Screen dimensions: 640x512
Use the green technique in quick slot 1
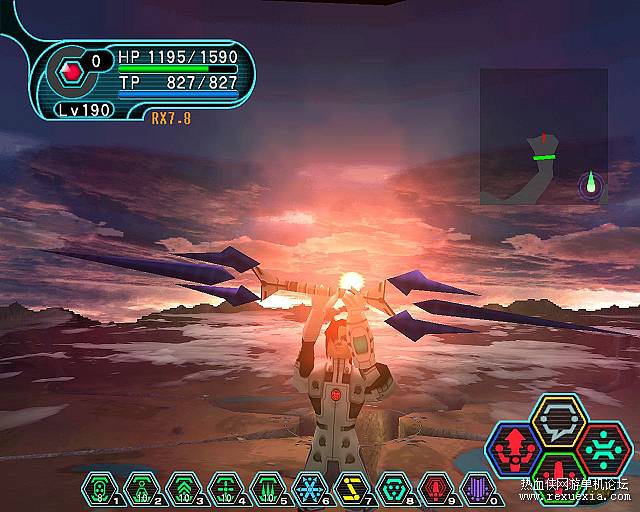tap(98, 487)
